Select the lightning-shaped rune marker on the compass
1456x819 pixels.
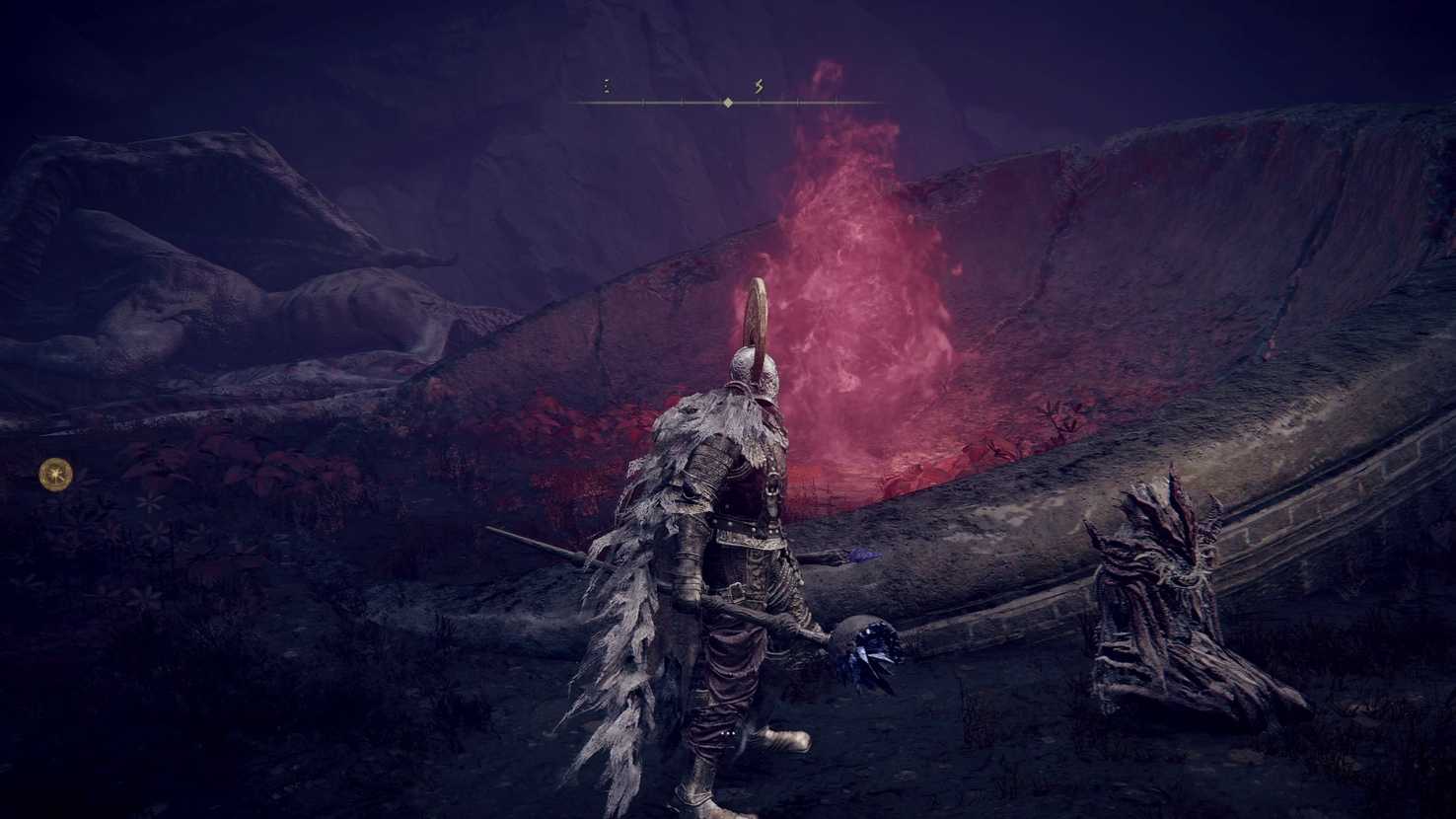tap(758, 87)
